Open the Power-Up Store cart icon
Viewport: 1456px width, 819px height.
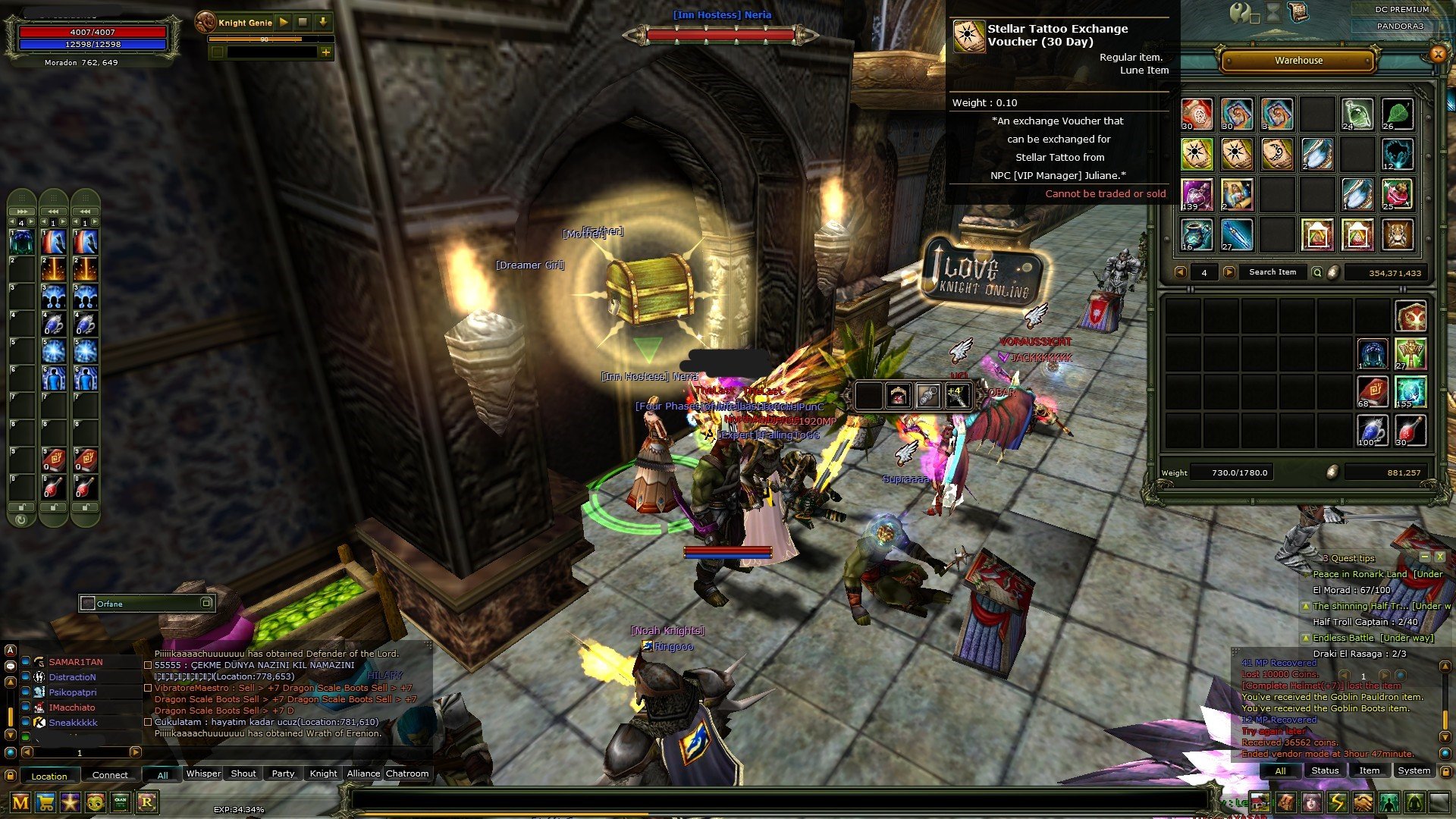(45, 802)
